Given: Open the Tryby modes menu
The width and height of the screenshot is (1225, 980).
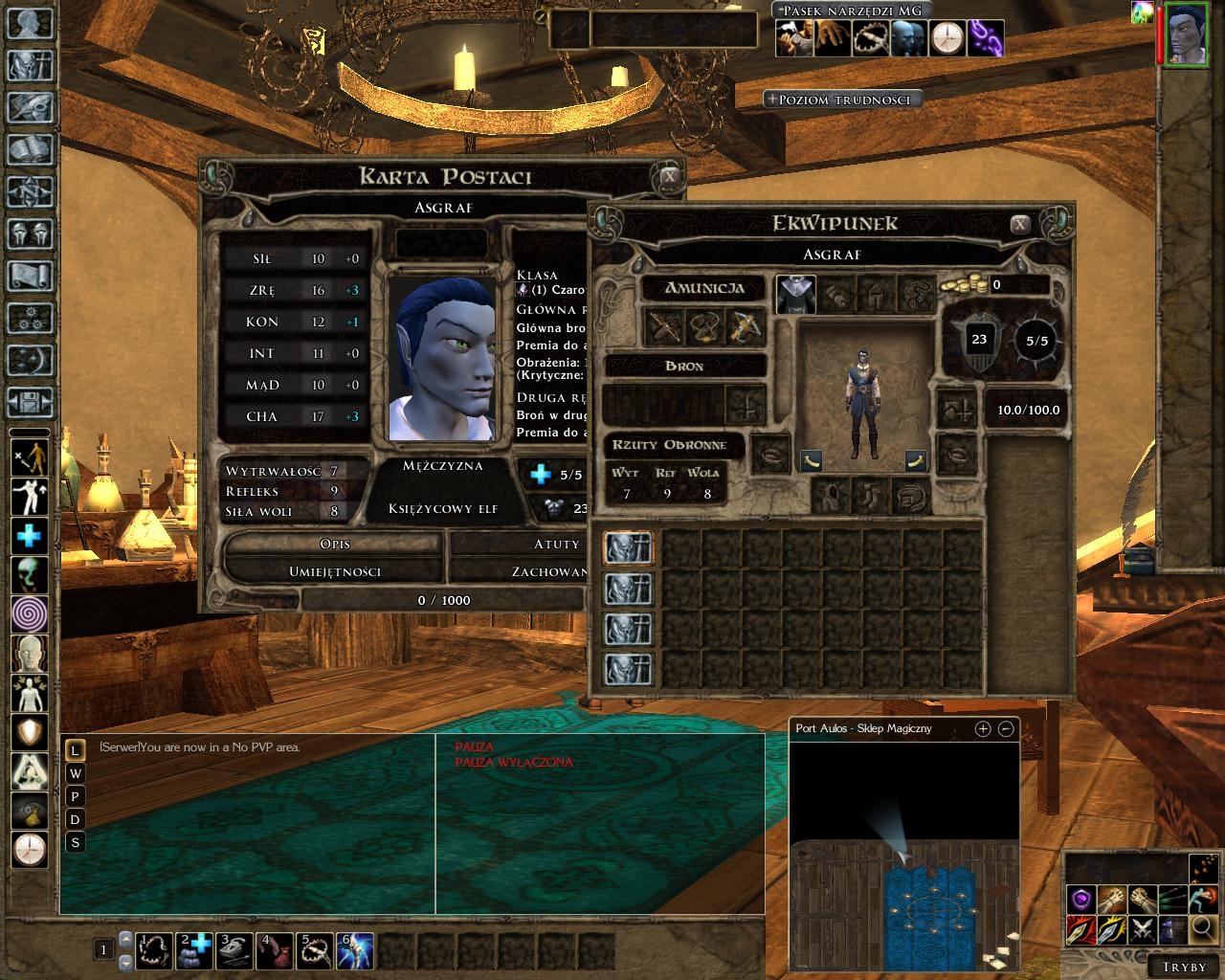Looking at the screenshot, I should (1184, 967).
